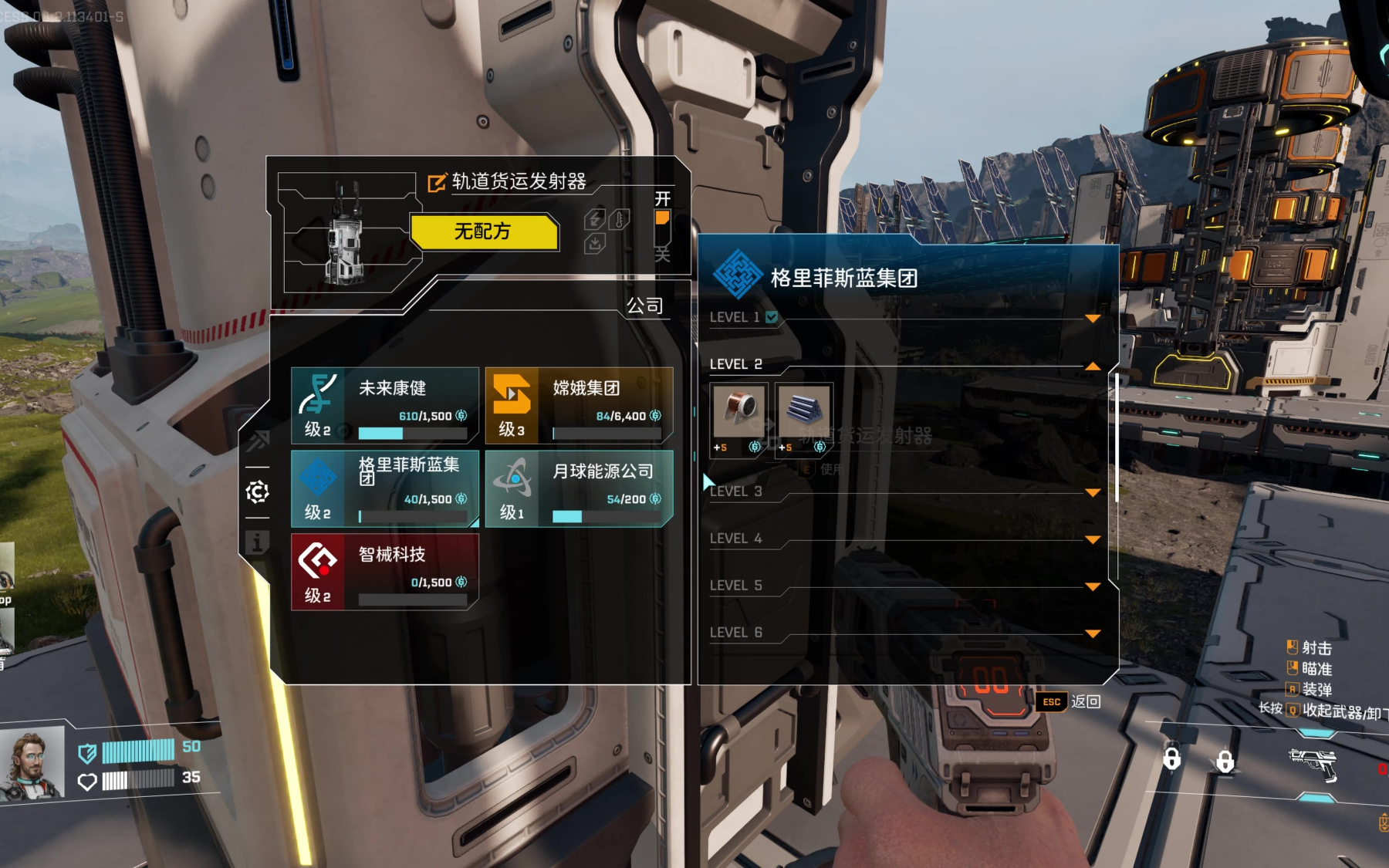Click the yellow 无配方 recipe button
The width and height of the screenshot is (1389, 868).
tap(483, 231)
